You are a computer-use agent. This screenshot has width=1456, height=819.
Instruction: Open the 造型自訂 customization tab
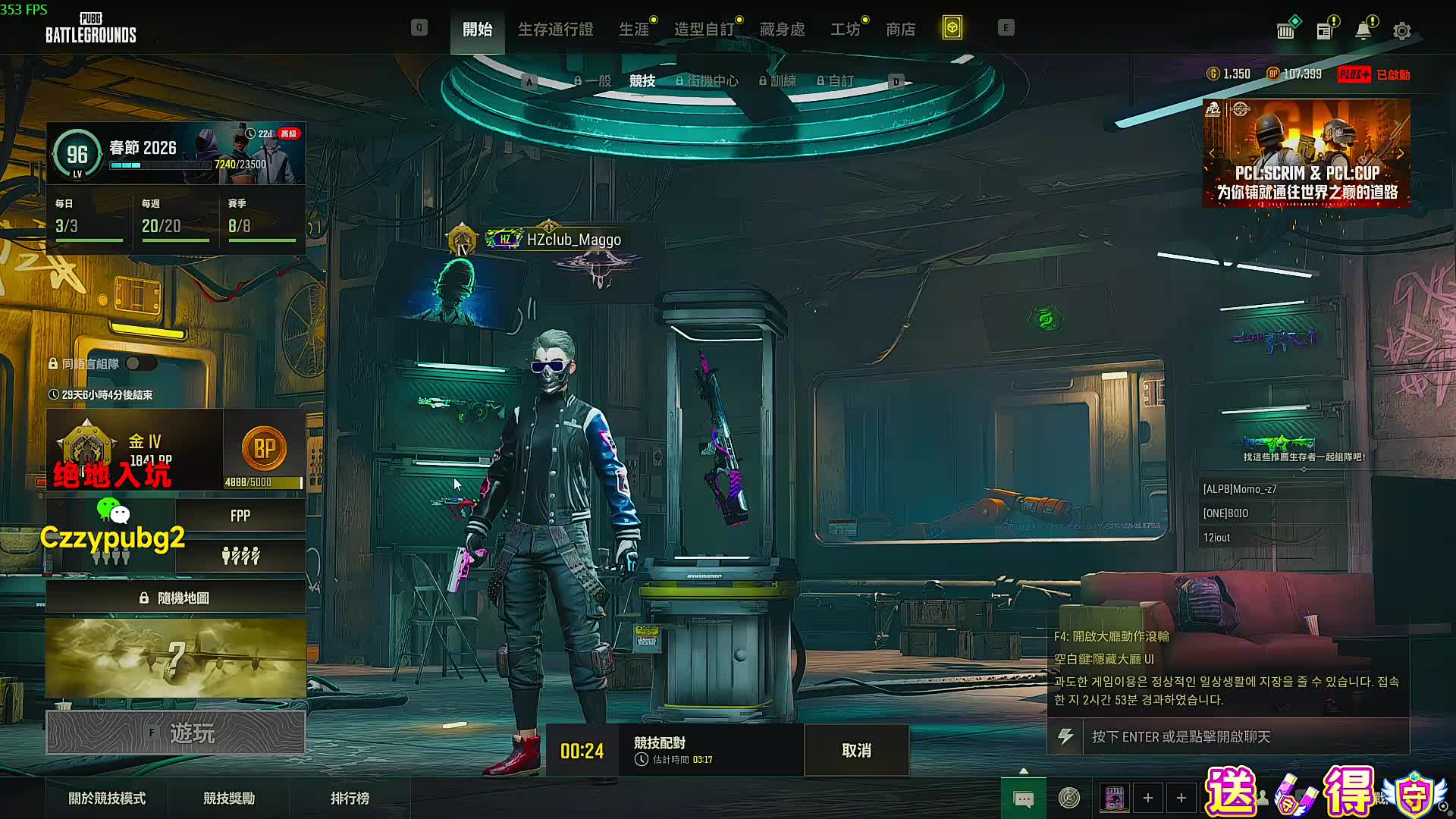(x=704, y=29)
